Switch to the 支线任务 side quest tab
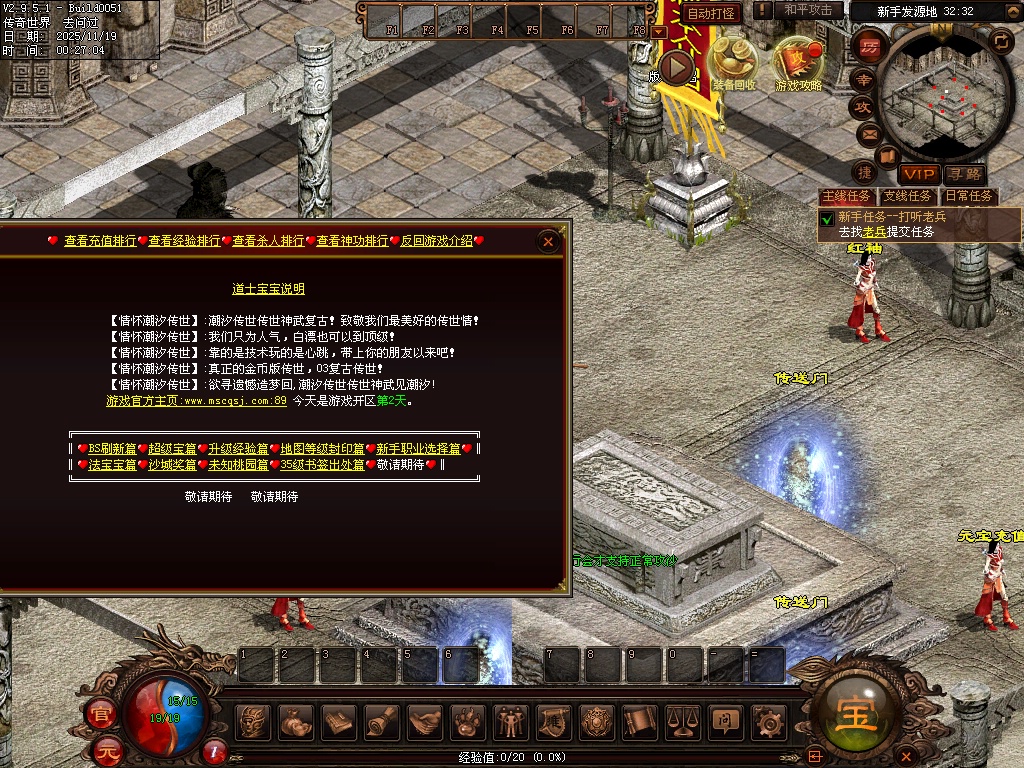The image size is (1024, 768). coord(908,197)
